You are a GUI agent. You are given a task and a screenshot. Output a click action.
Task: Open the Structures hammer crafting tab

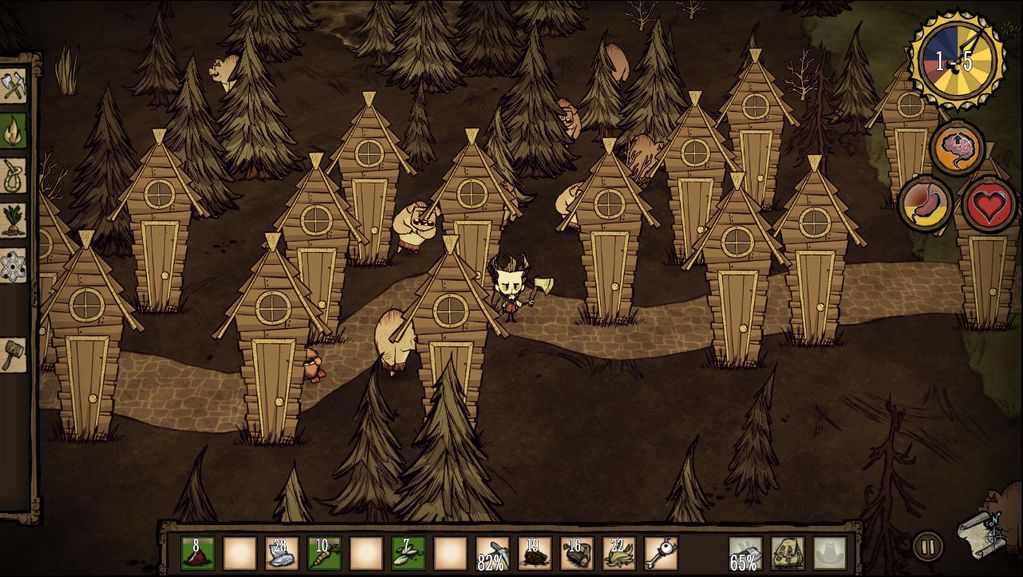pyautogui.click(x=13, y=353)
